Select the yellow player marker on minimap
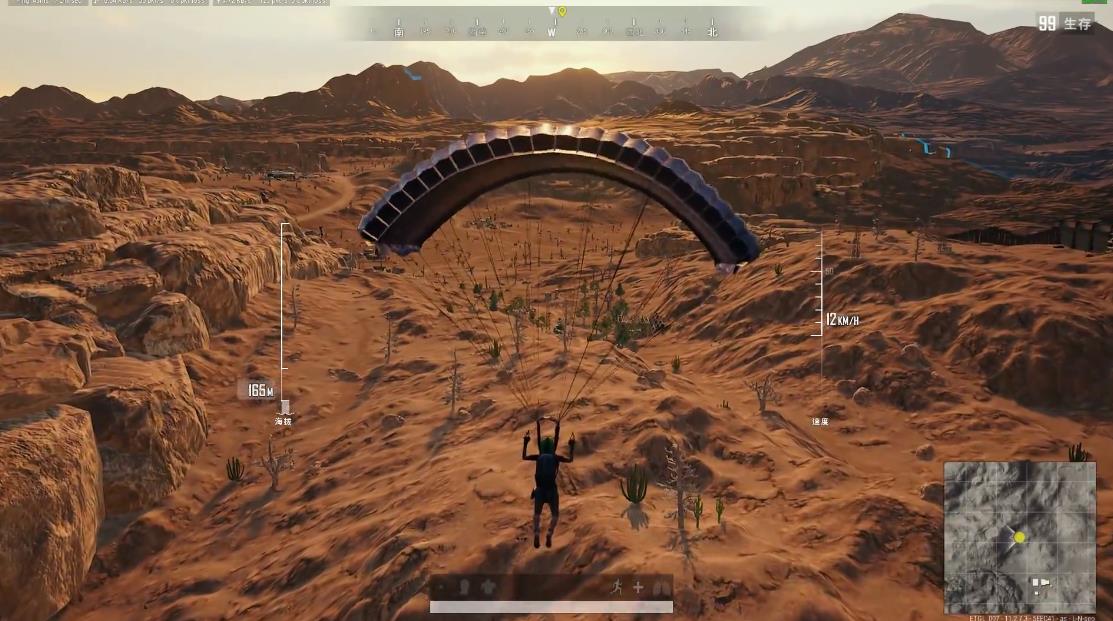 point(1019,537)
